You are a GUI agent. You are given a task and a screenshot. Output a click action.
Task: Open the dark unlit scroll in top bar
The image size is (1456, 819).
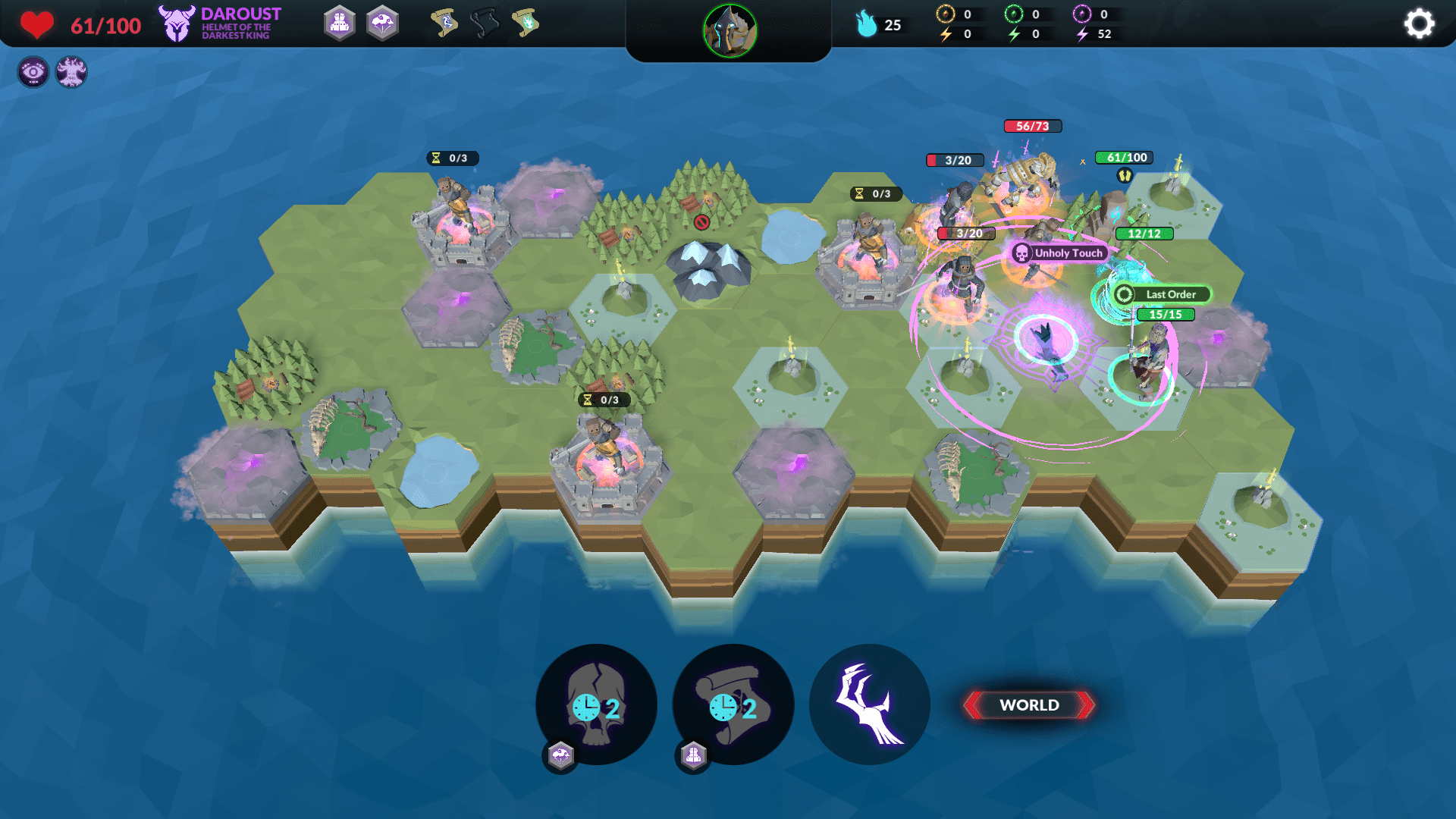point(485,24)
